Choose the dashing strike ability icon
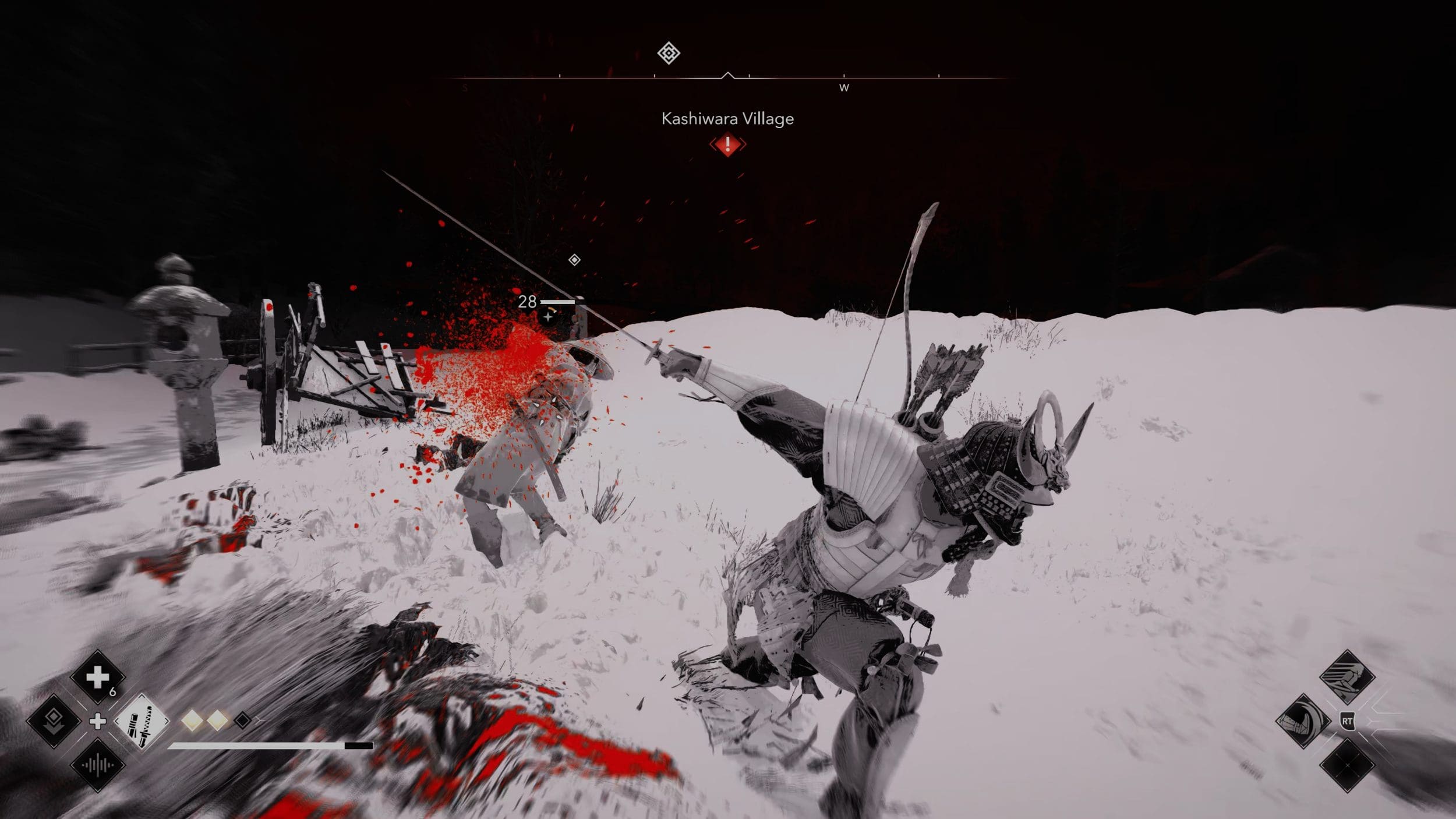 tap(1347, 678)
